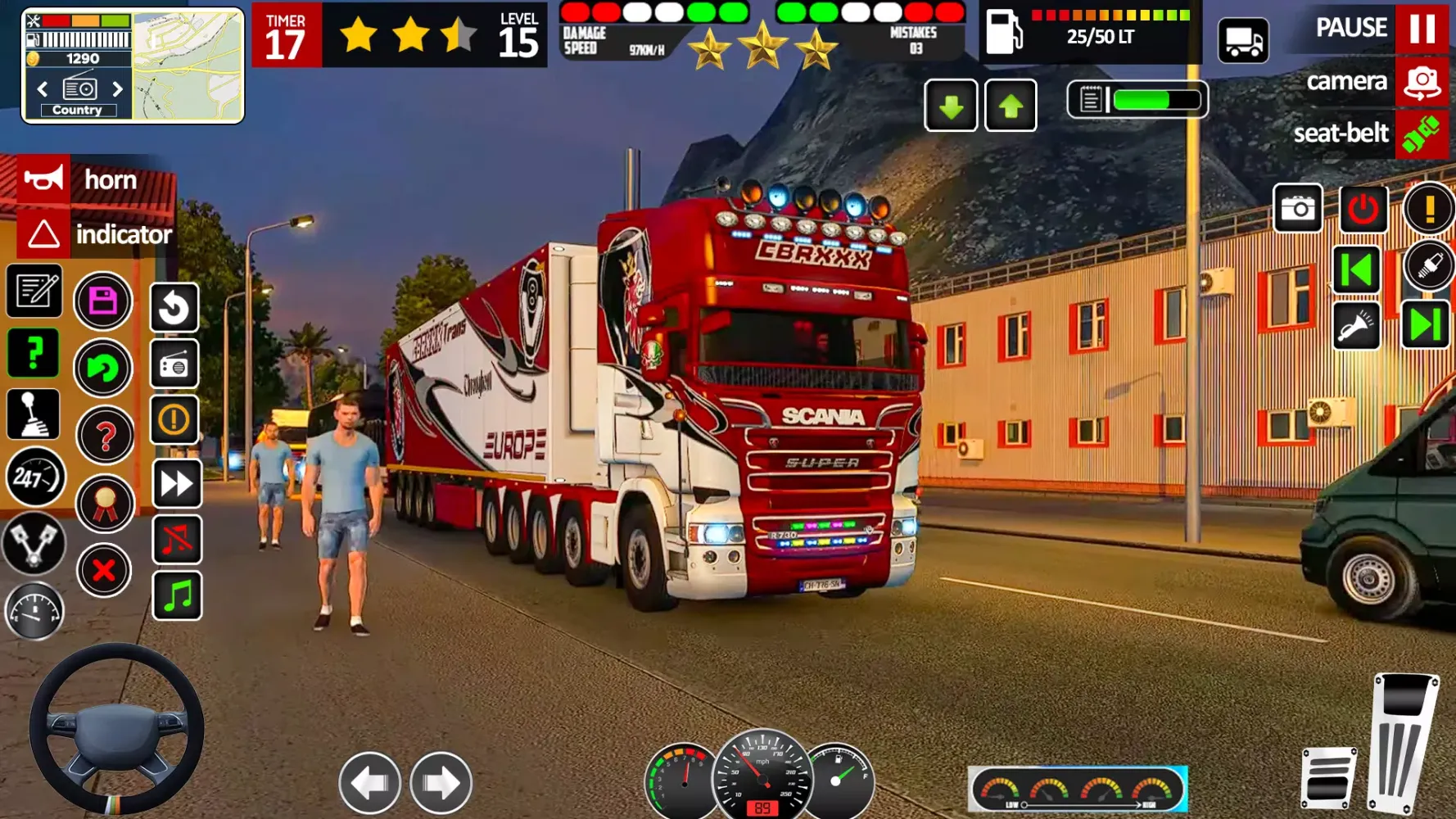Click the green down arrow button

(951, 106)
